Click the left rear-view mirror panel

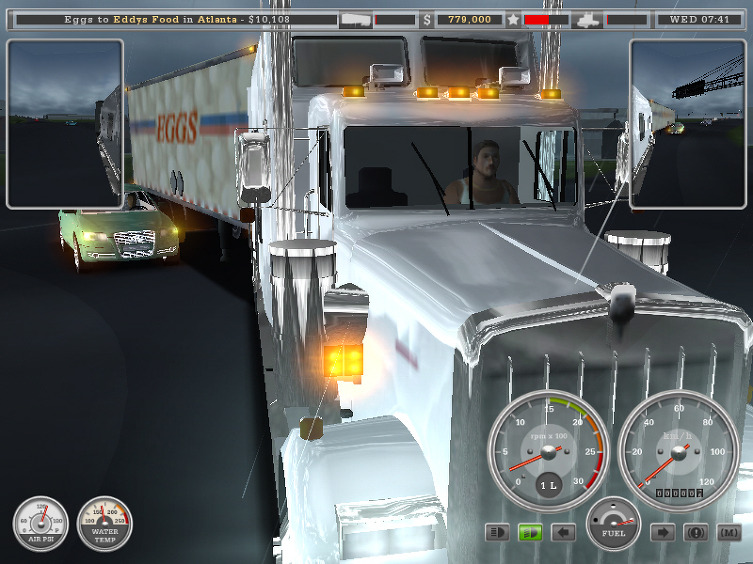pos(65,124)
